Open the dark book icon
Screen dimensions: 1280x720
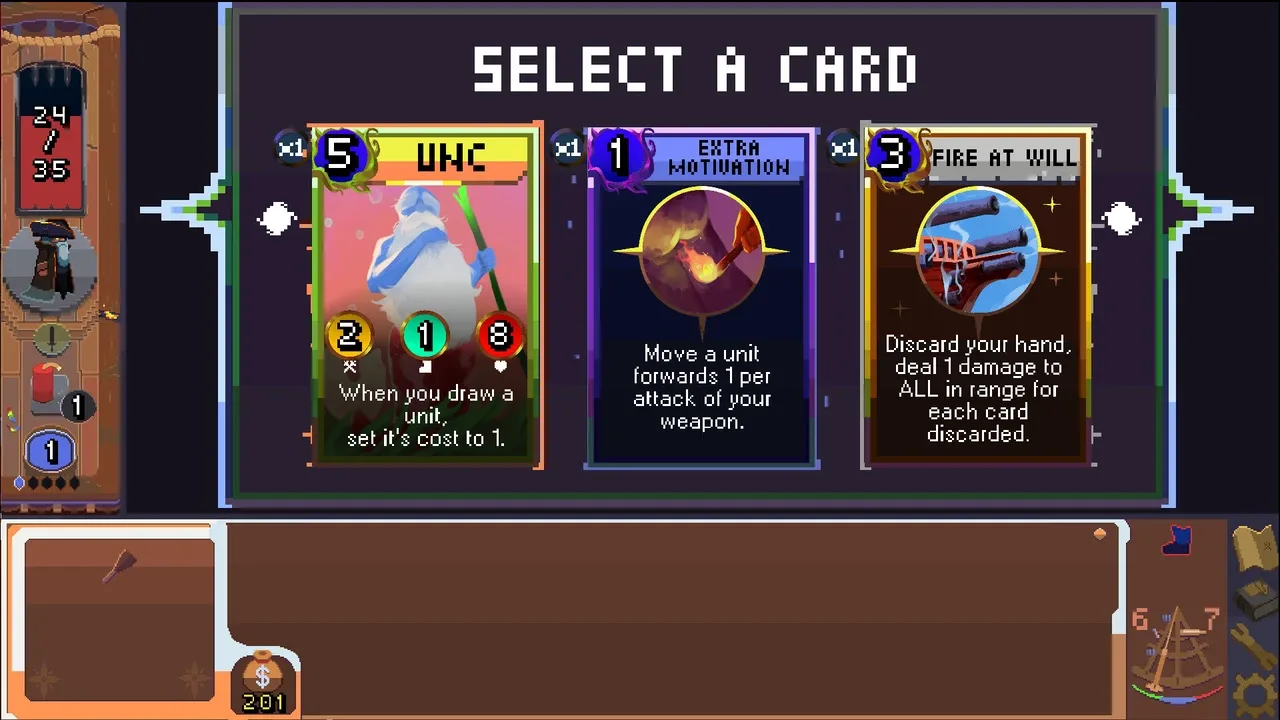(1254, 600)
